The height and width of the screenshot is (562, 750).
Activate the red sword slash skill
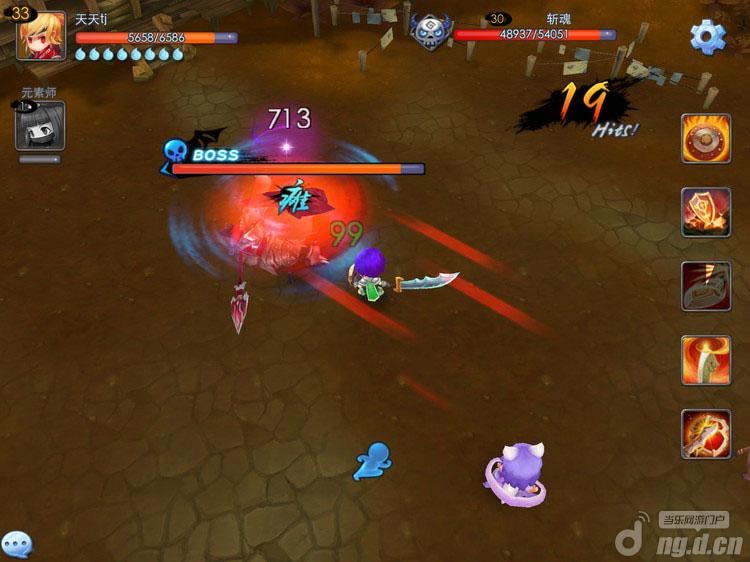[x=706, y=434]
